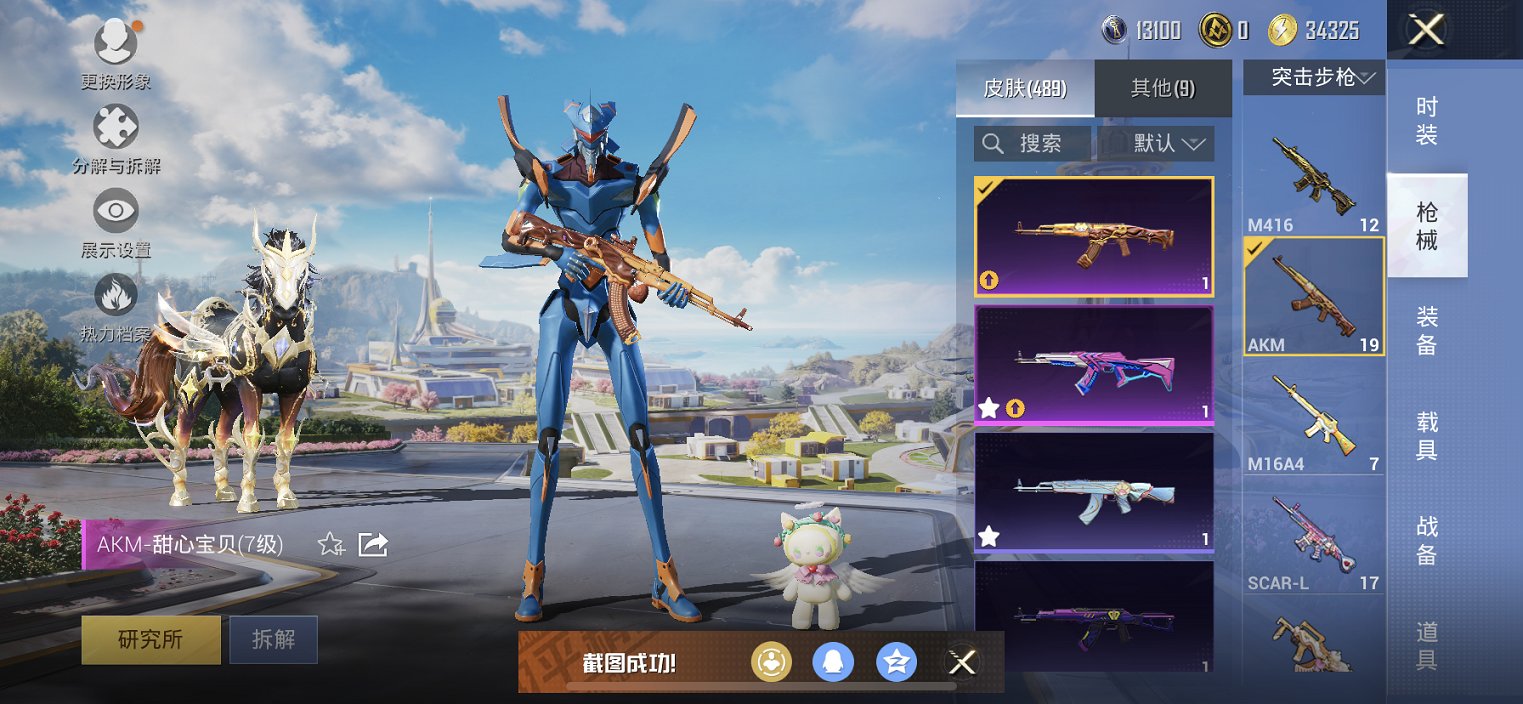Image resolution: width=1523 pixels, height=704 pixels.
Task: Switch to the 其他(9) tab
Action: pos(1162,88)
